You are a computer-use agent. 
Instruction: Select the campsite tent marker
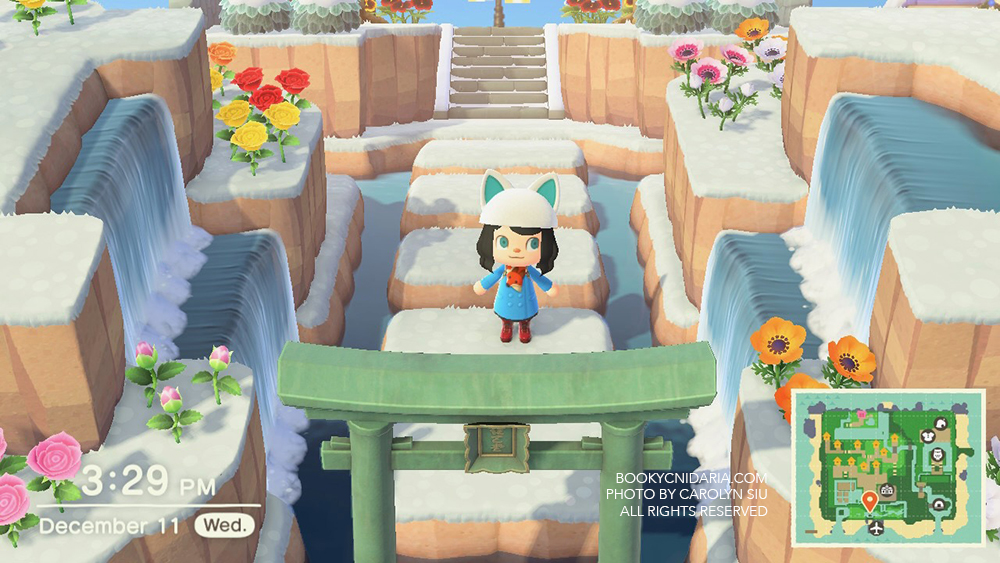[x=938, y=505]
